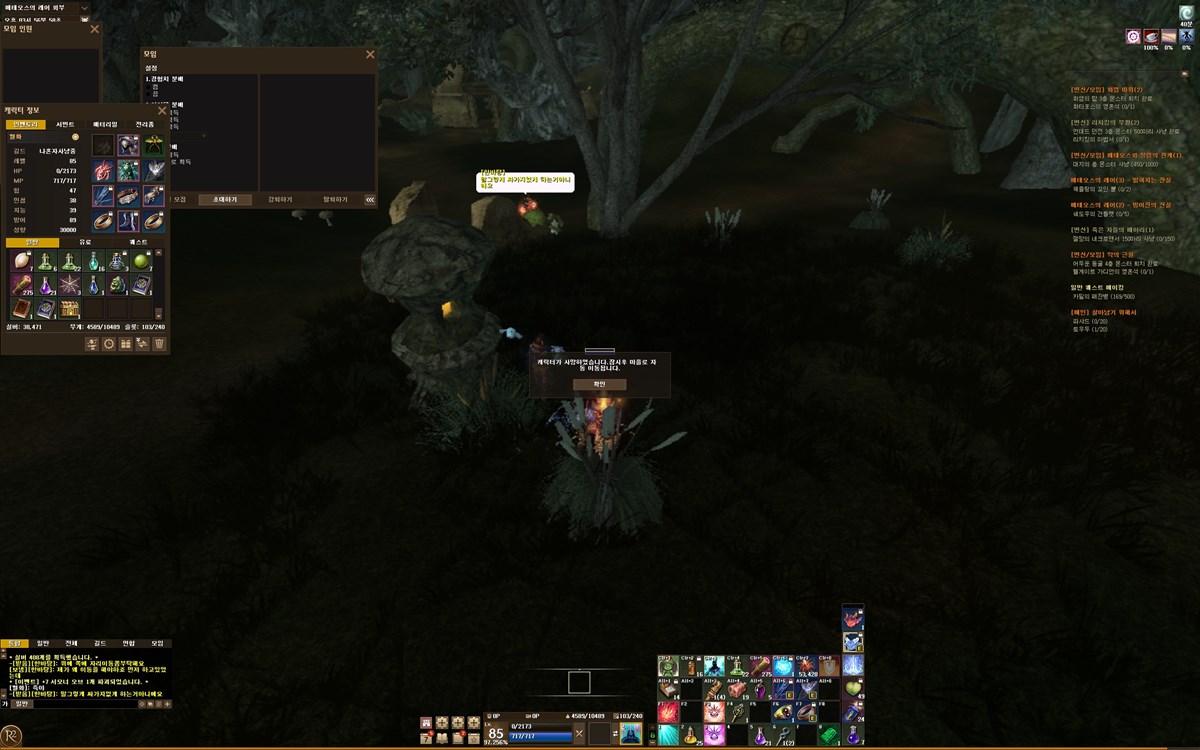Select the treasure chest item in inventory

[70, 309]
